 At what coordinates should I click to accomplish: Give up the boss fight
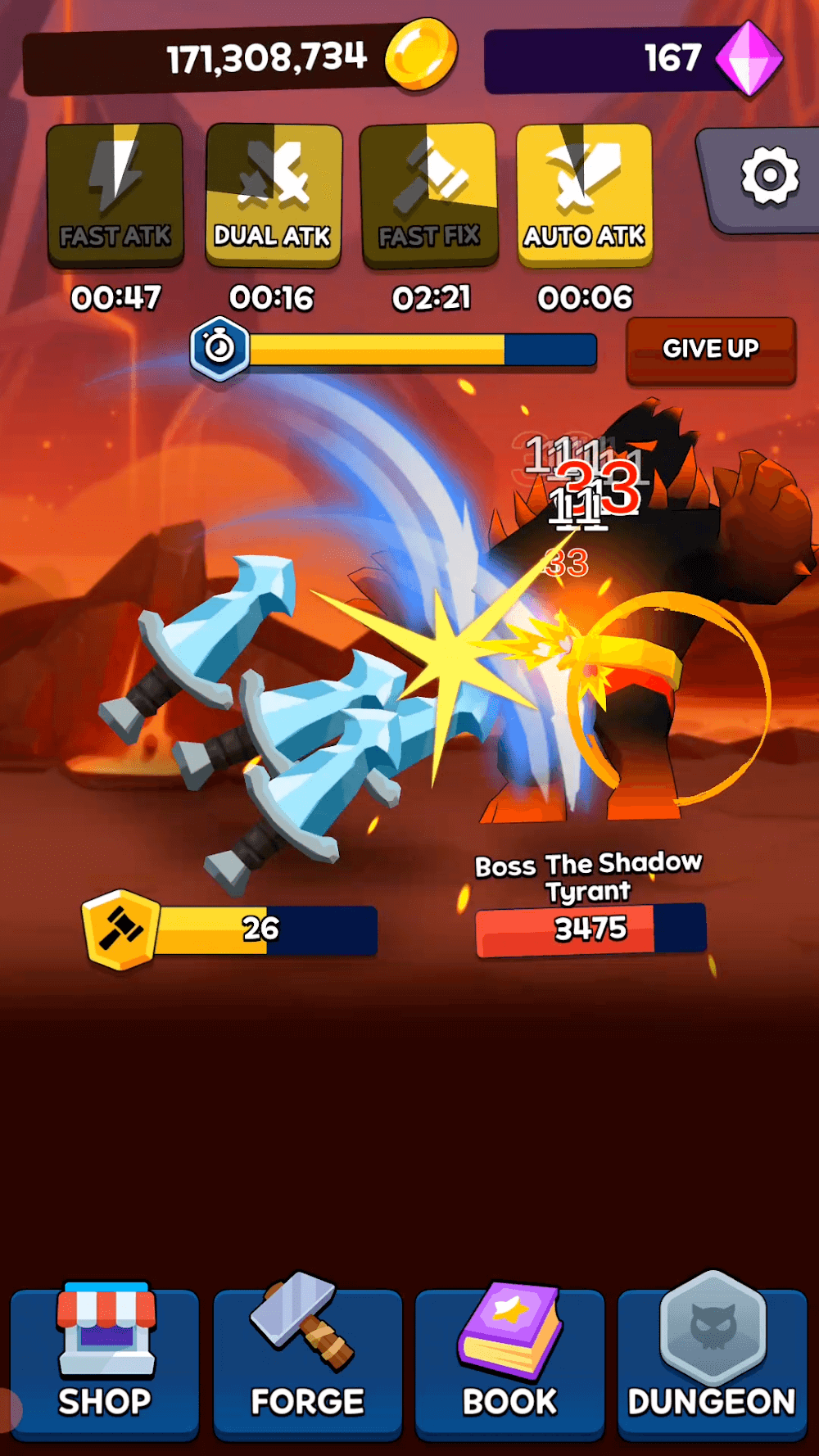tap(710, 350)
